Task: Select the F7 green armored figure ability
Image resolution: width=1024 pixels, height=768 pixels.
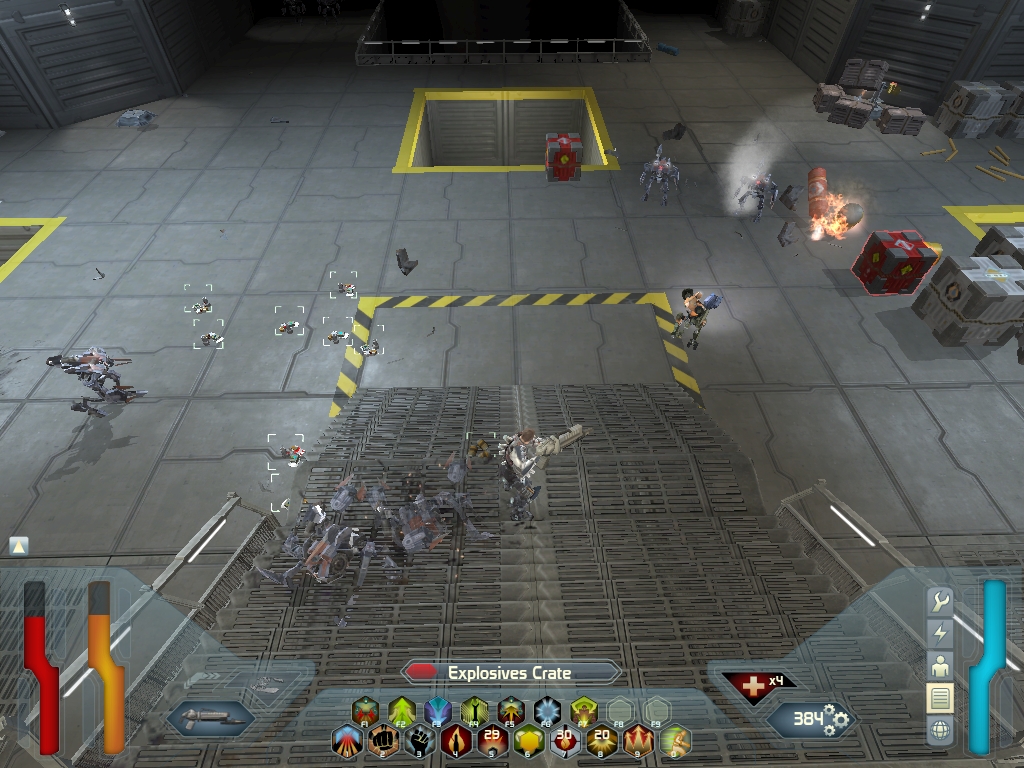Action: tap(585, 711)
